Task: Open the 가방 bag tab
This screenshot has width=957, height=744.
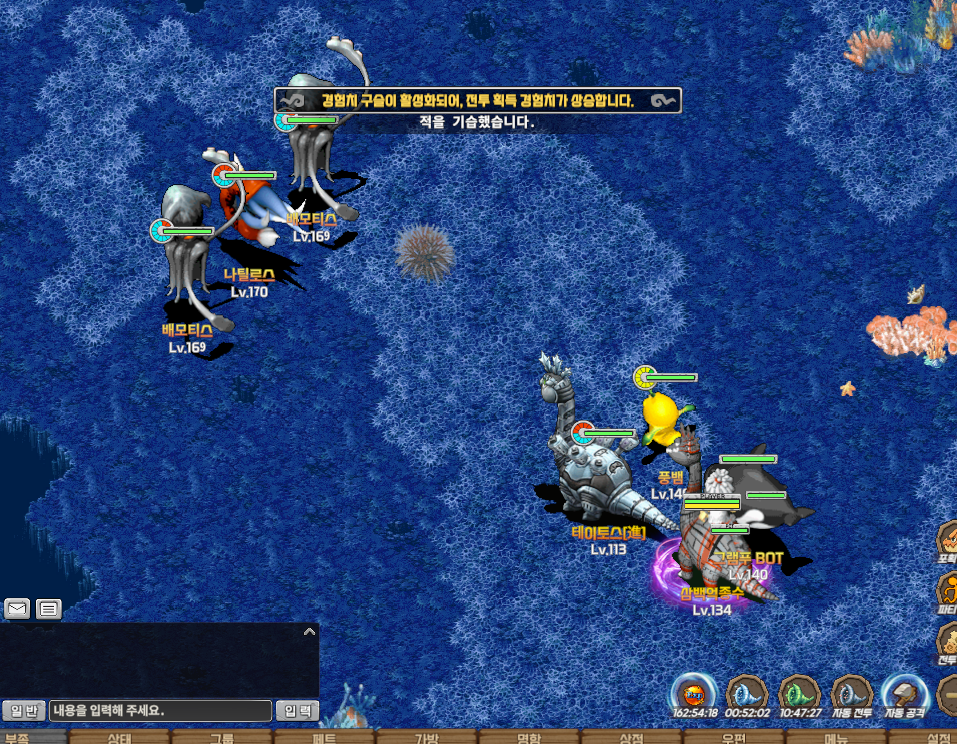Action: click(x=427, y=739)
